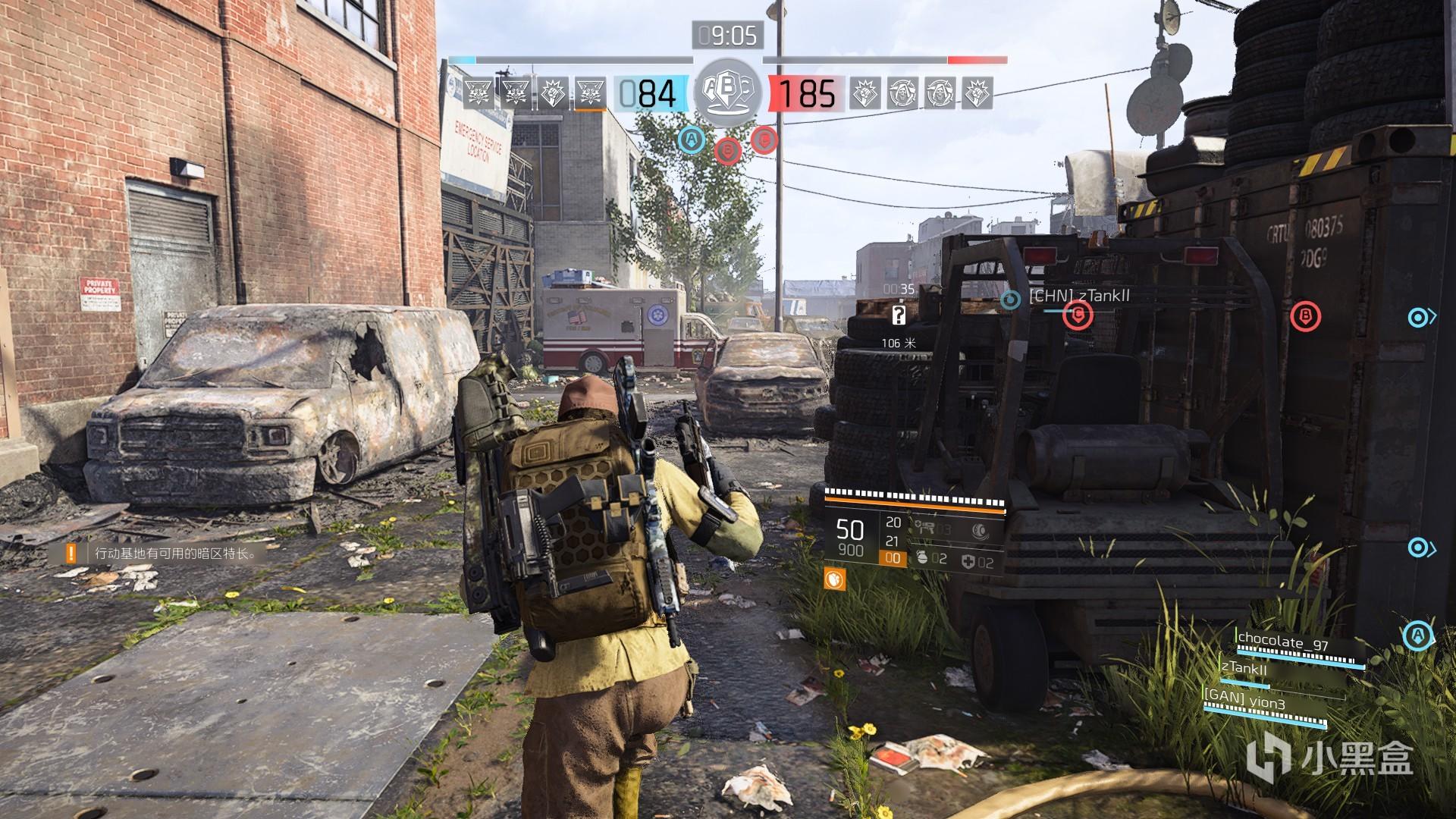Image resolution: width=1456 pixels, height=819 pixels.
Task: Click the blue team's fist emblem
Action: [552, 94]
